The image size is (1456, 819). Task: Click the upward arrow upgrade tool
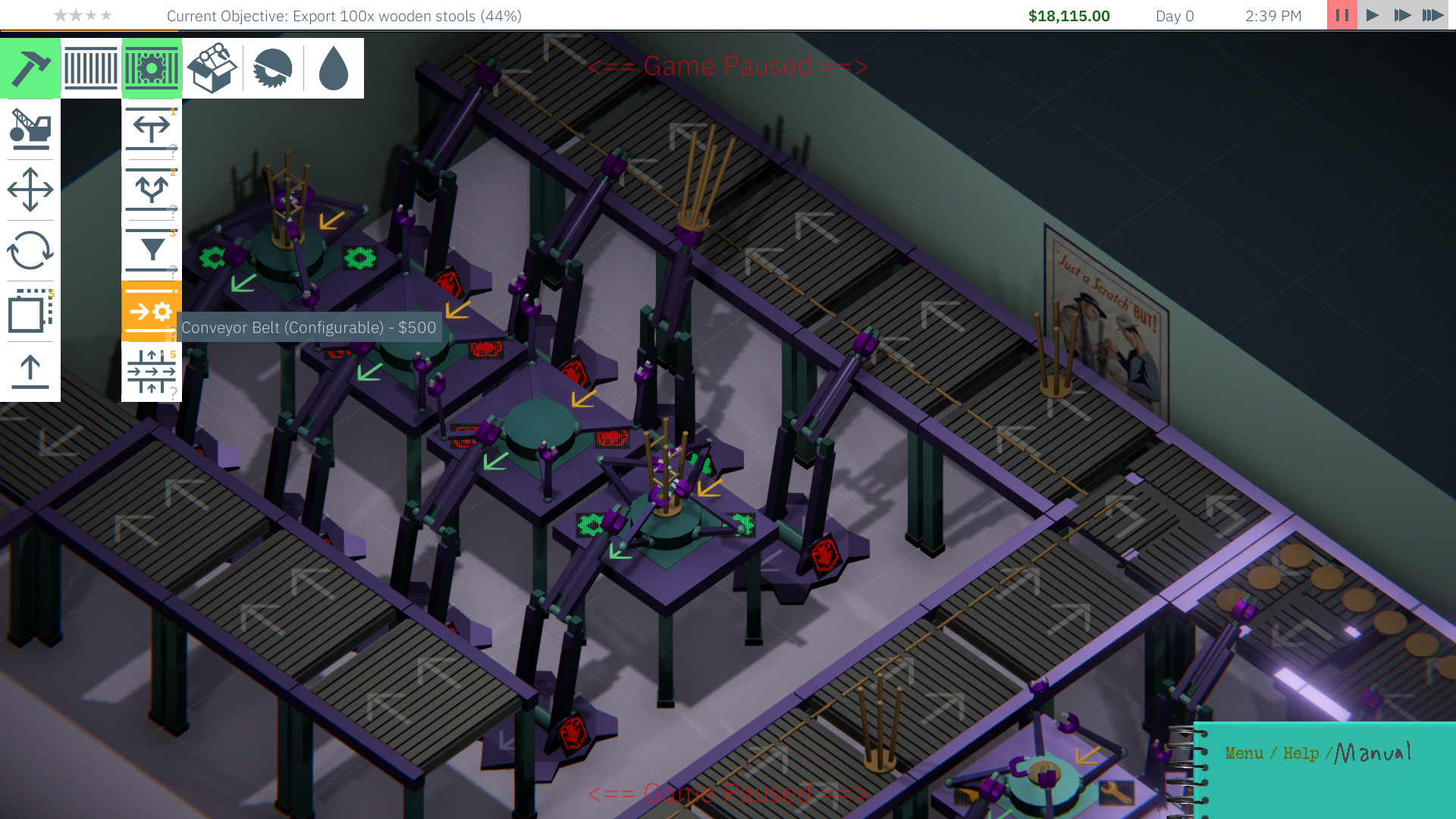point(30,372)
